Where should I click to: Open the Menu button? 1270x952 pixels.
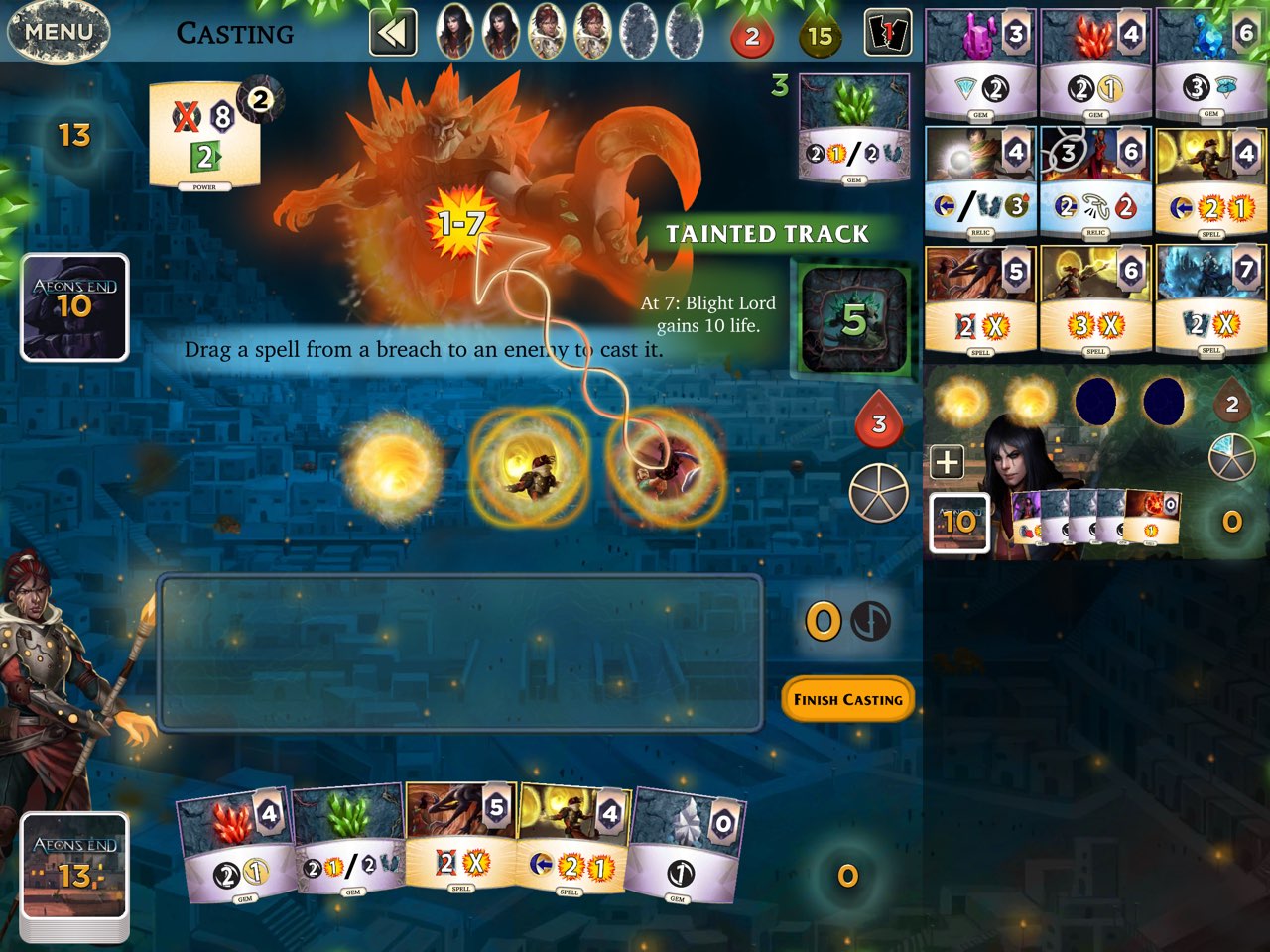coord(58,32)
